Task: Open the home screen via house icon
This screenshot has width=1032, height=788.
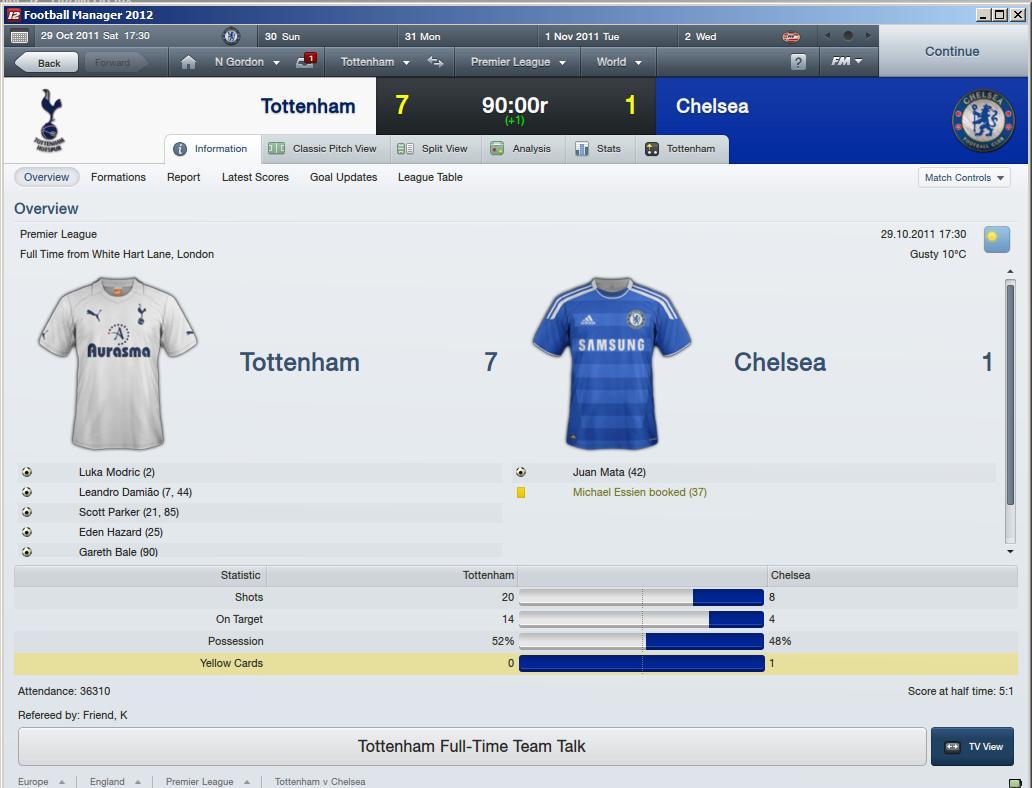Action: 188,62
